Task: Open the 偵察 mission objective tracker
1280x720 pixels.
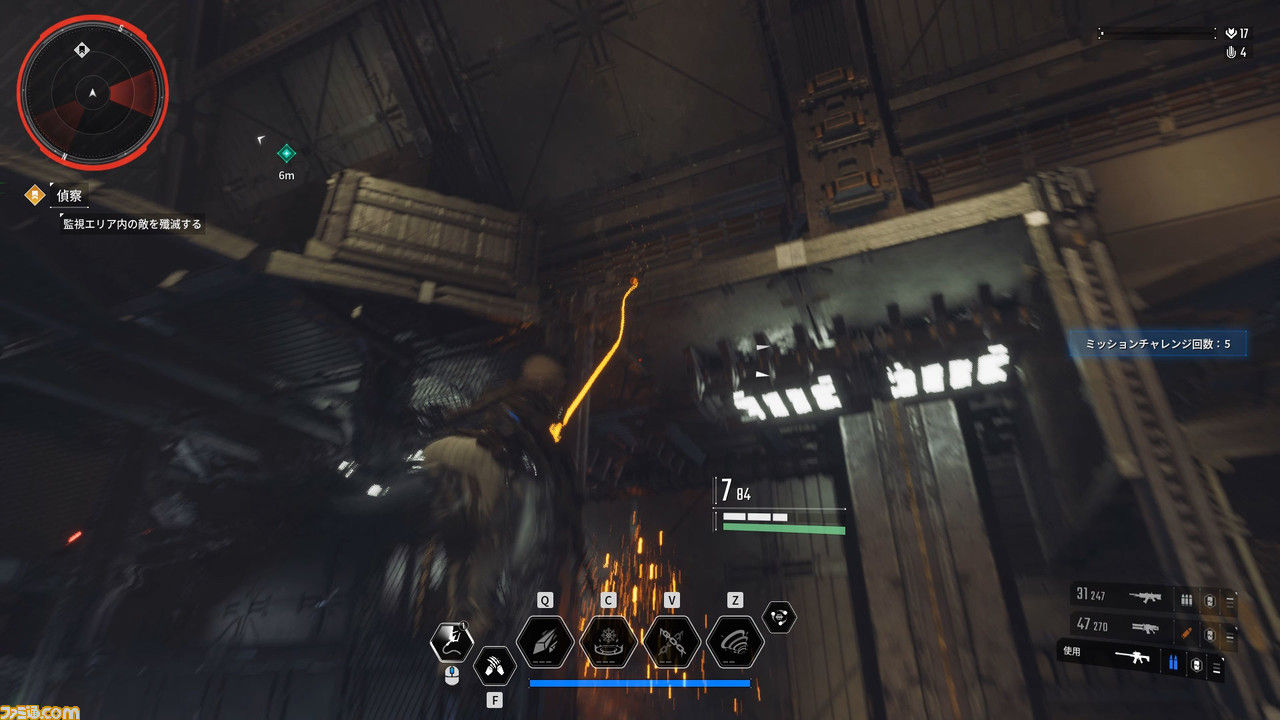Action: tap(69, 196)
